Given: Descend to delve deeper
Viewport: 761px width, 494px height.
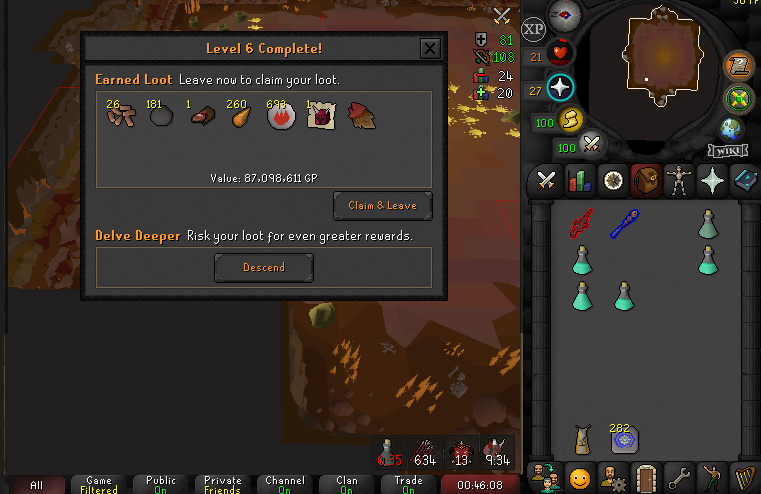Looking at the screenshot, I should 264,267.
